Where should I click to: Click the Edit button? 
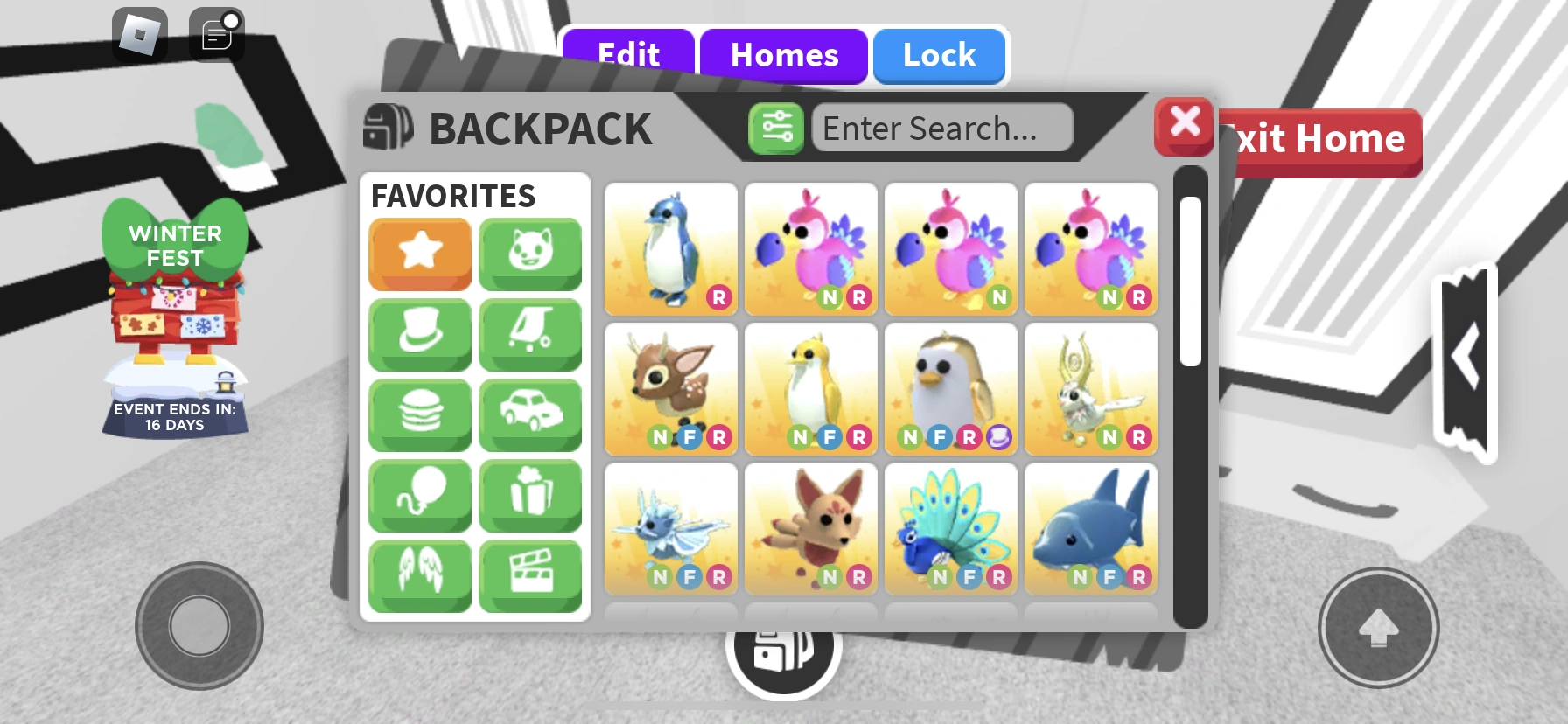(x=628, y=55)
